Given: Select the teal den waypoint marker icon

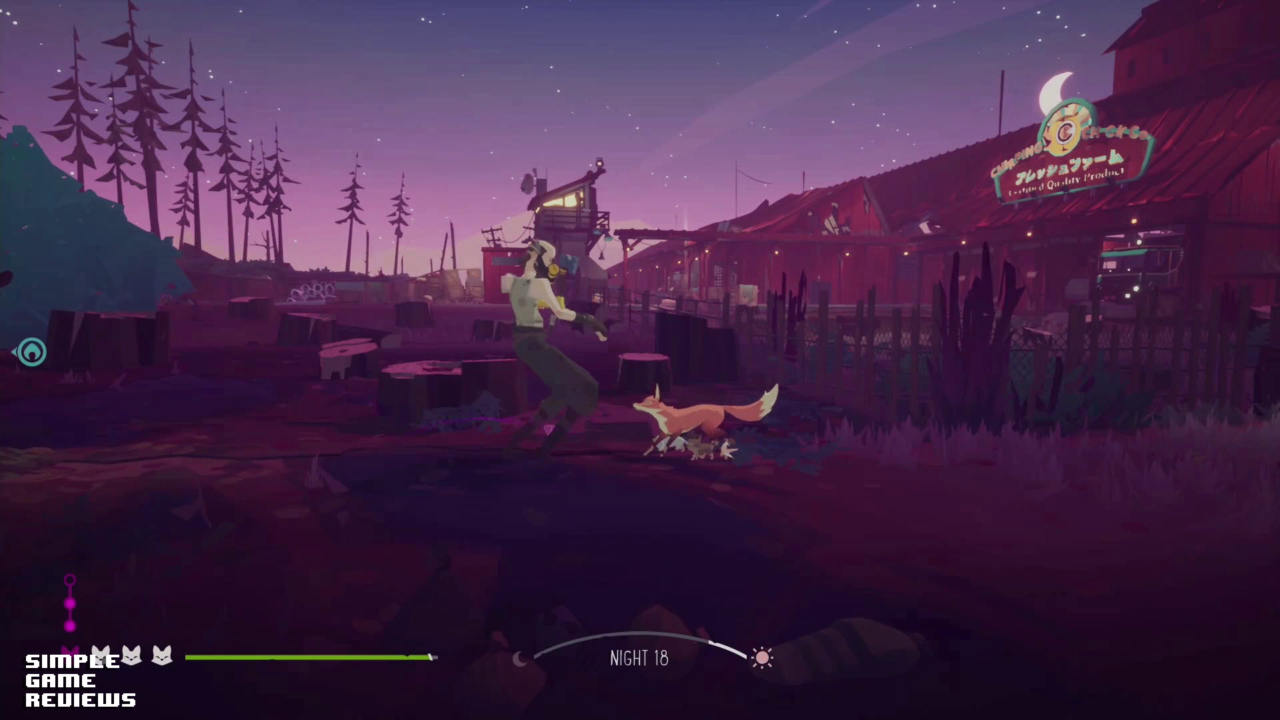Looking at the screenshot, I should [31, 352].
